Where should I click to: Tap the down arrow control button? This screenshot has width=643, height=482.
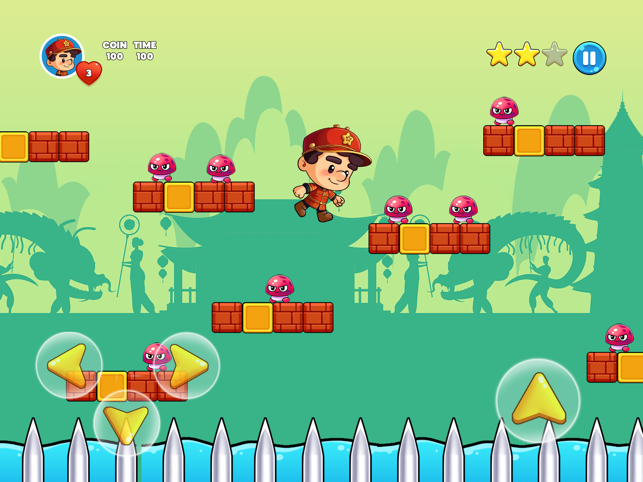tap(127, 423)
